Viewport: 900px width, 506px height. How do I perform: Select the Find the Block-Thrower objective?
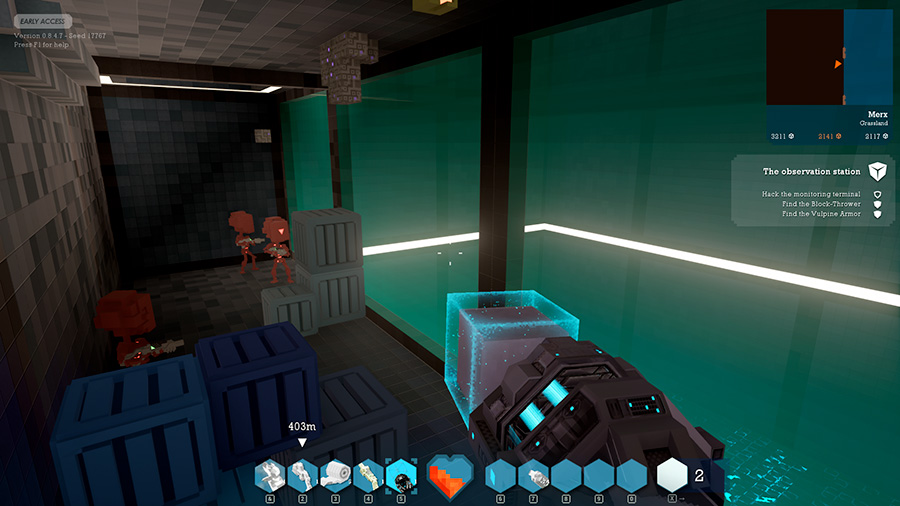click(x=820, y=204)
